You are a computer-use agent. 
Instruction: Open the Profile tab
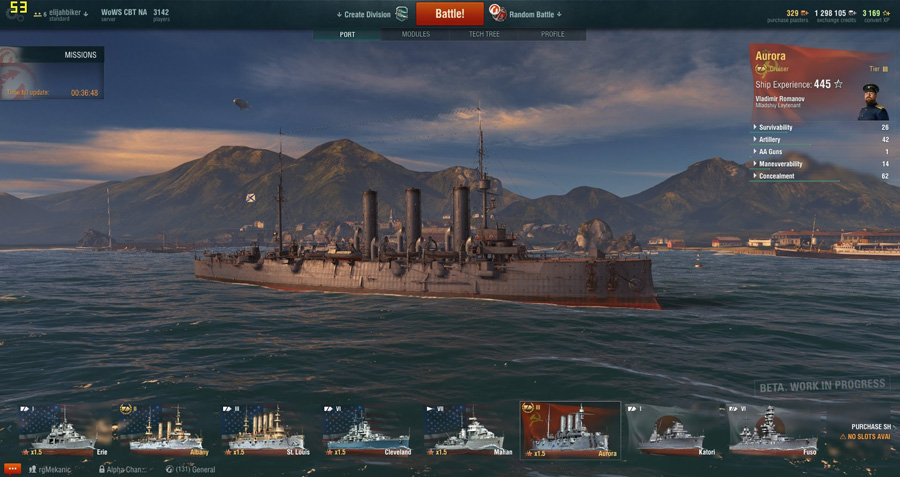(x=552, y=34)
